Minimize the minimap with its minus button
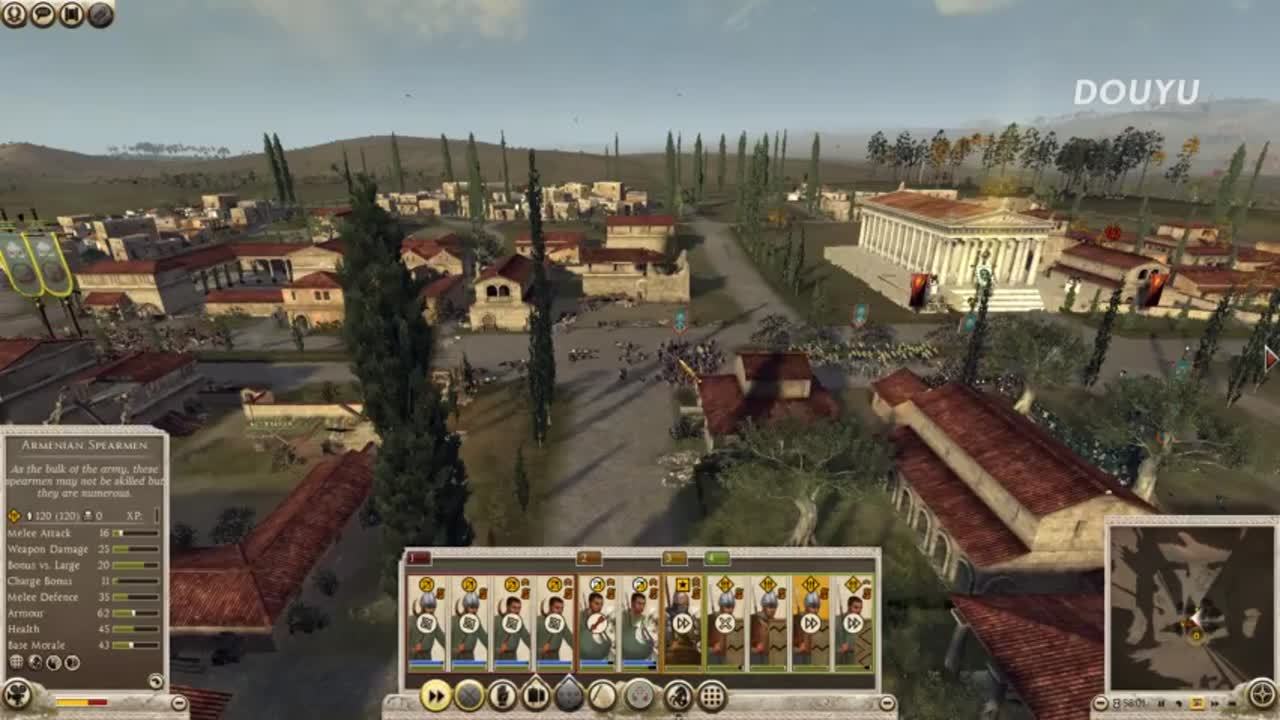1280x720 pixels. [x=1100, y=703]
